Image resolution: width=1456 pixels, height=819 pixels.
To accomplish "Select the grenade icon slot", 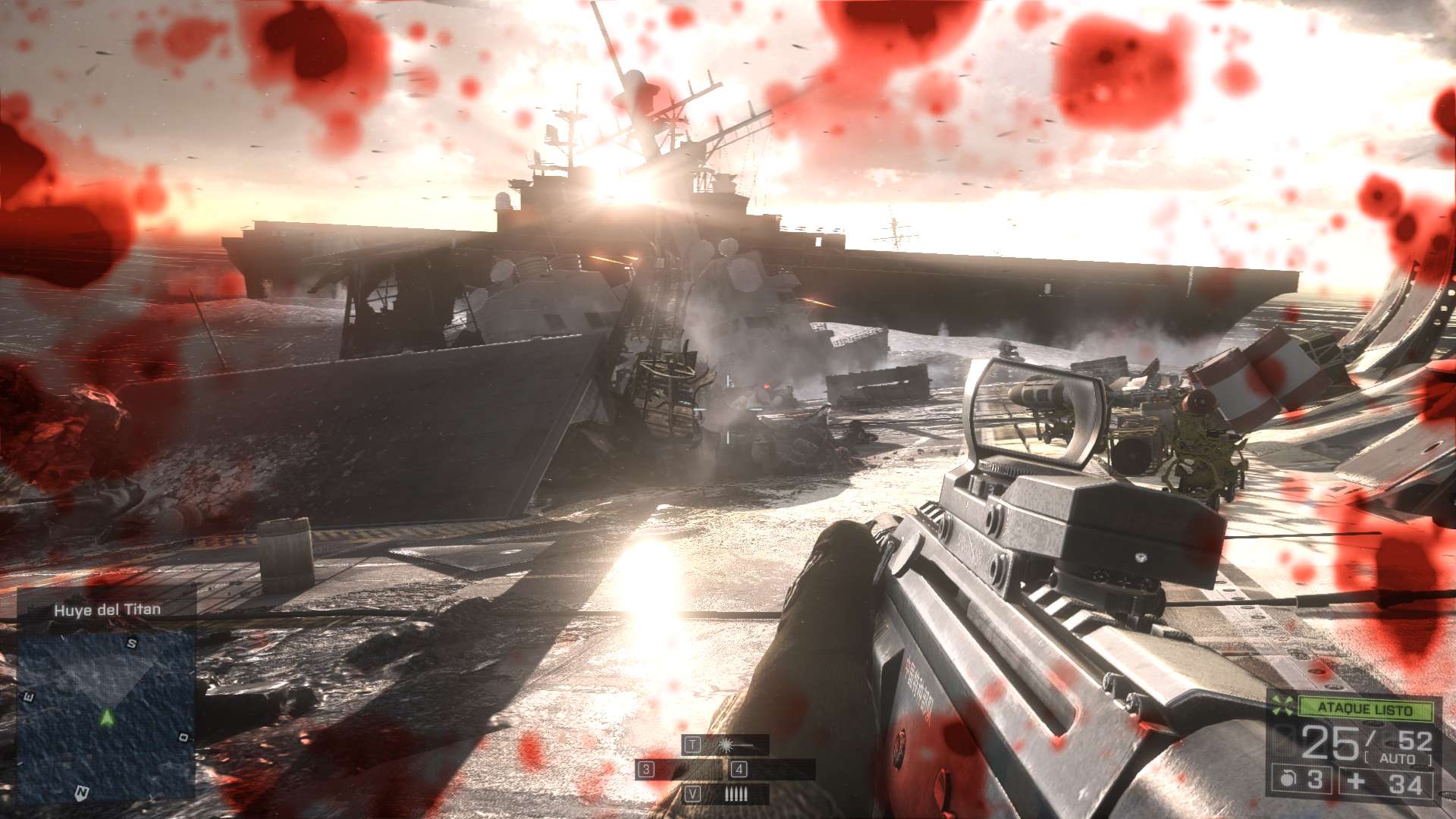I will pos(1288,780).
